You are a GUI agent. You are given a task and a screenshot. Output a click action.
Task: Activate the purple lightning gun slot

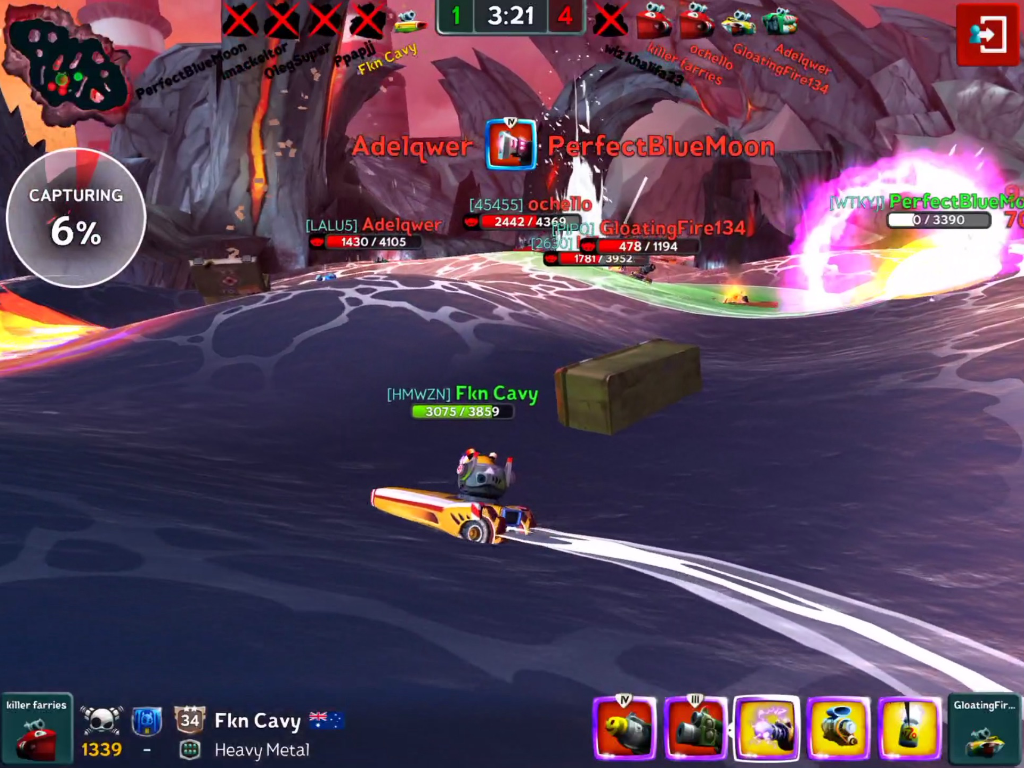767,728
